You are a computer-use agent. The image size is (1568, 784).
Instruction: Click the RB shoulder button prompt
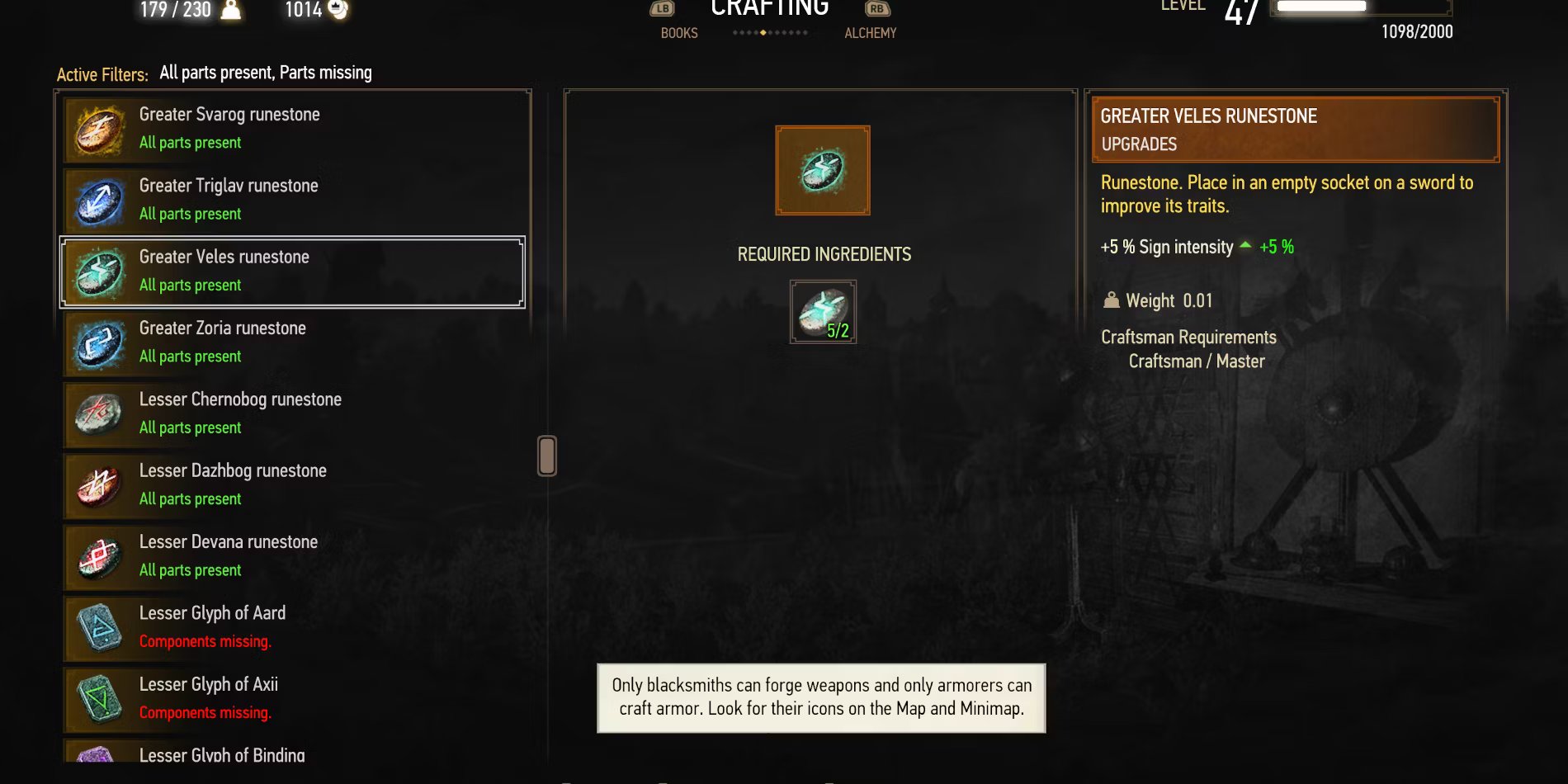pos(878,8)
